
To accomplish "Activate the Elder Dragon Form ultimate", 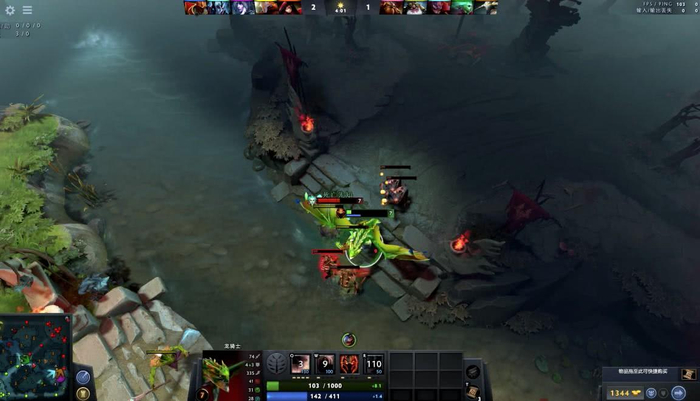I will tap(375, 363).
